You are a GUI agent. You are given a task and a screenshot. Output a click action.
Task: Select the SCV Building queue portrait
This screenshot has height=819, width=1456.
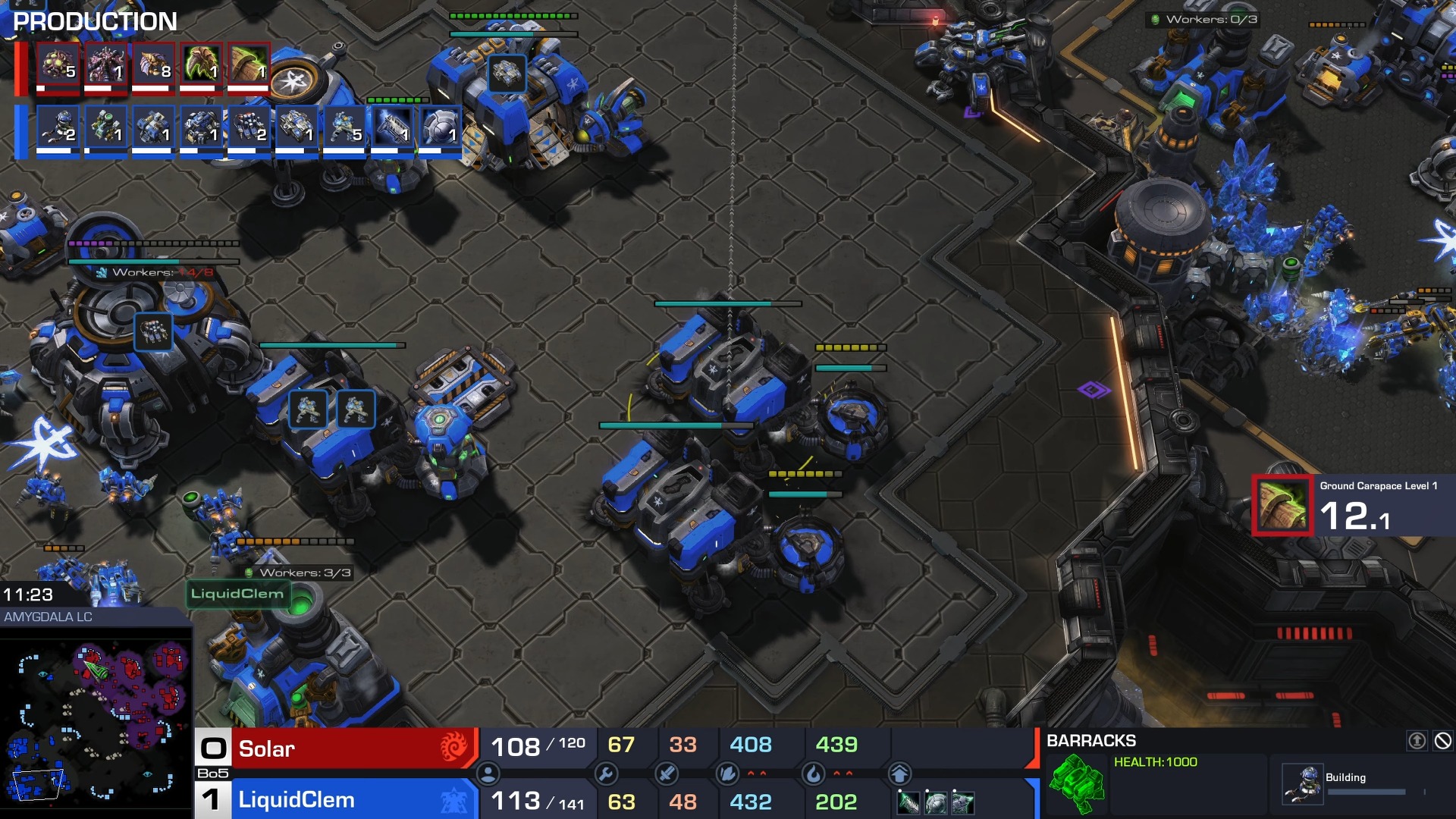(x=1302, y=784)
